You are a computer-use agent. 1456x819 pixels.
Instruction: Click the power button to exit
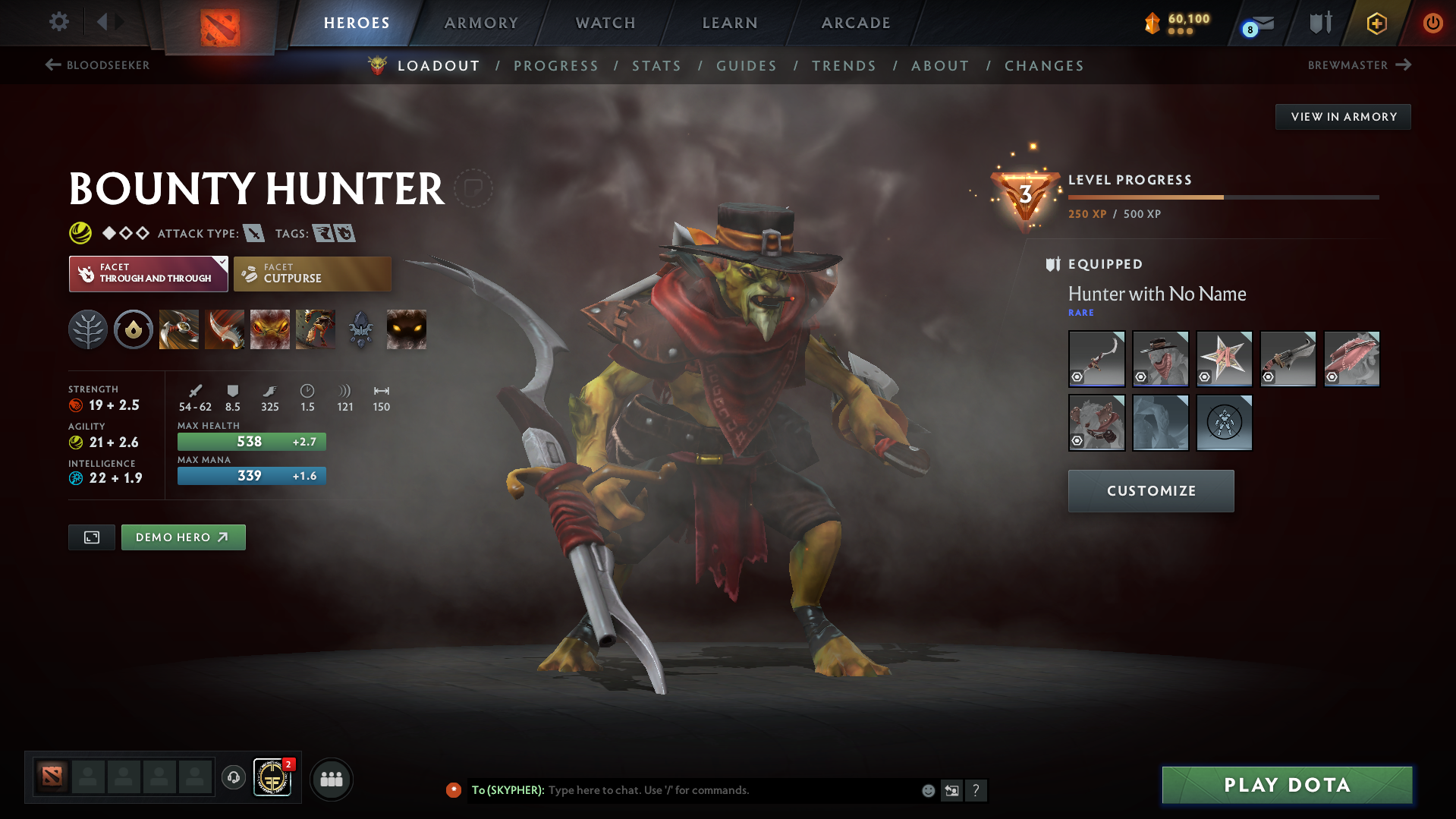click(x=1432, y=23)
